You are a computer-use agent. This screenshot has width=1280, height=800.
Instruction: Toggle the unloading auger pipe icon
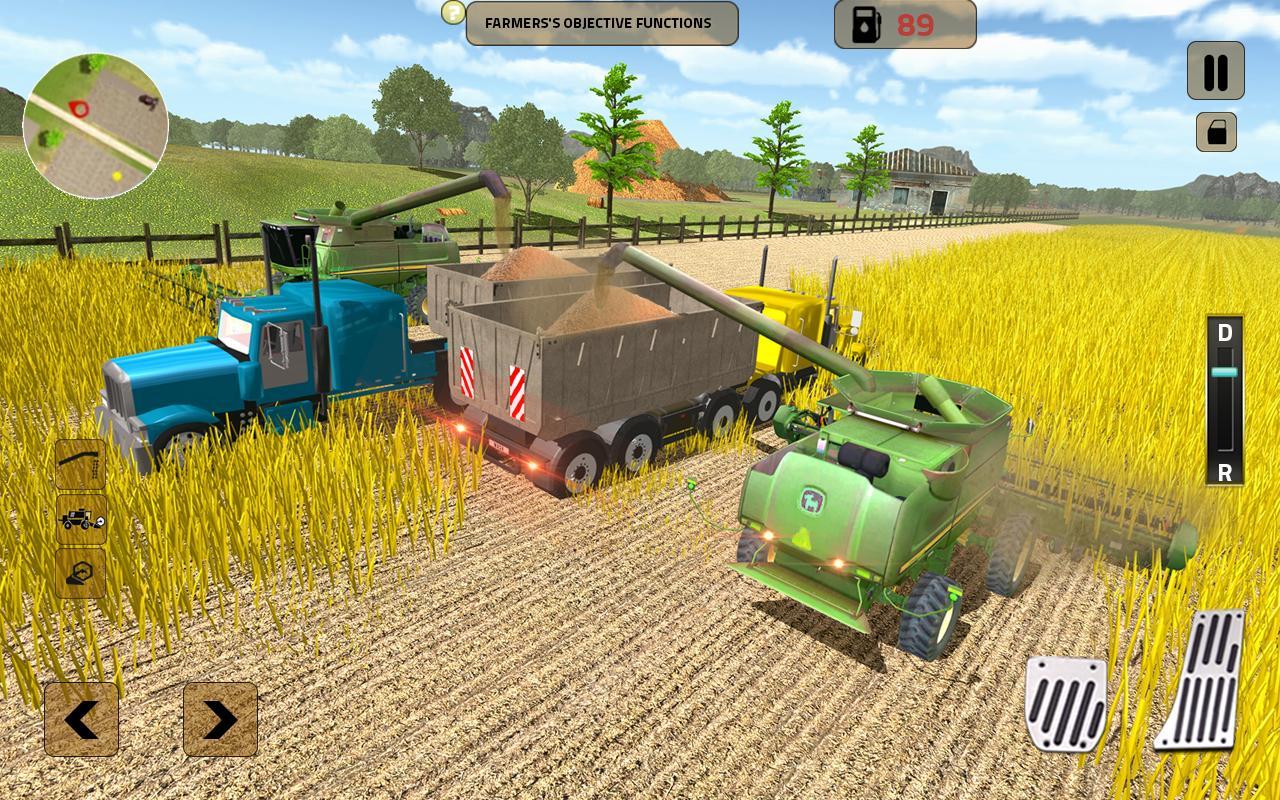(81, 464)
